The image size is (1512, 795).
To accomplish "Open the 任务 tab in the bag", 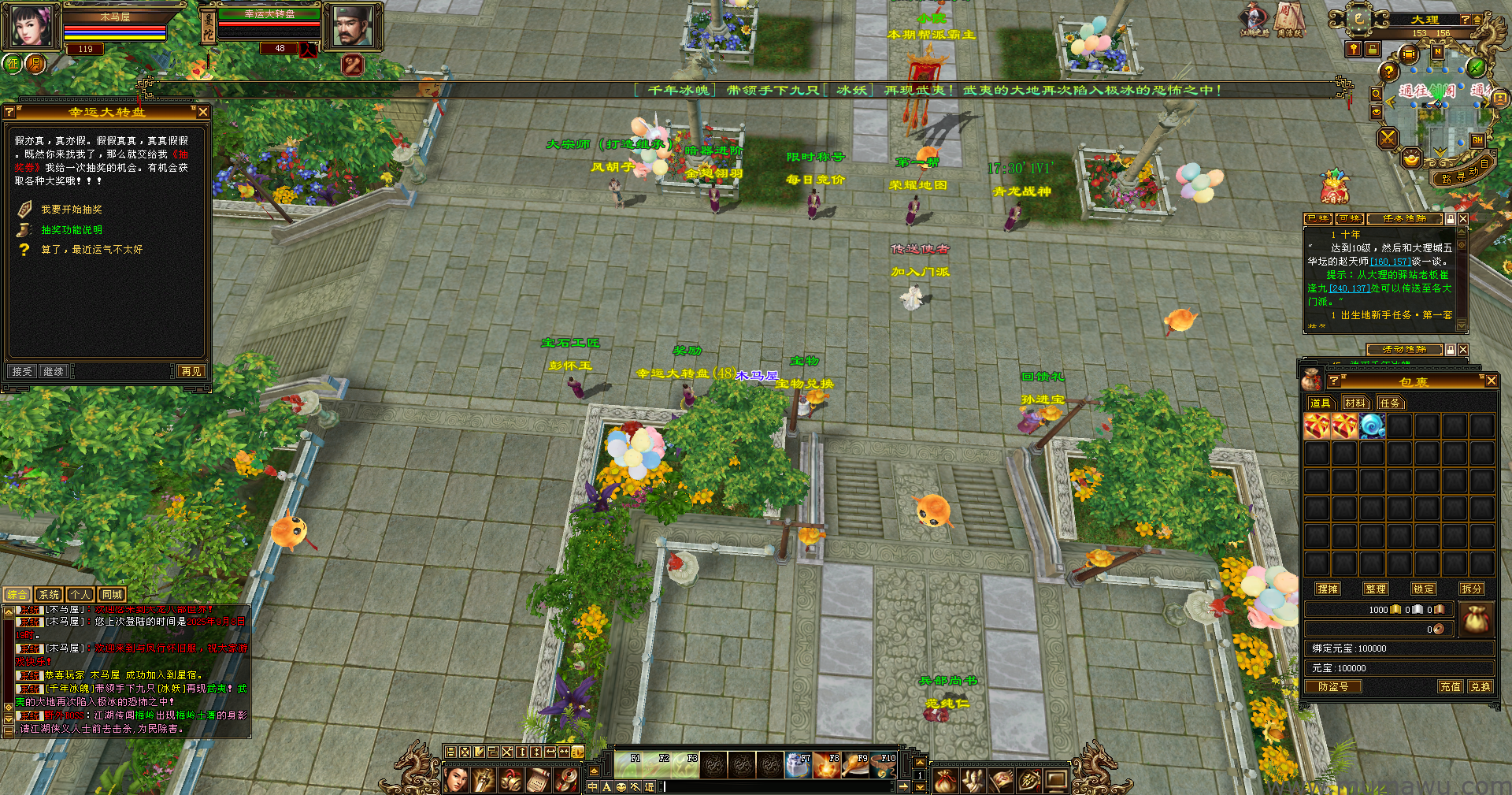I will (x=1390, y=403).
